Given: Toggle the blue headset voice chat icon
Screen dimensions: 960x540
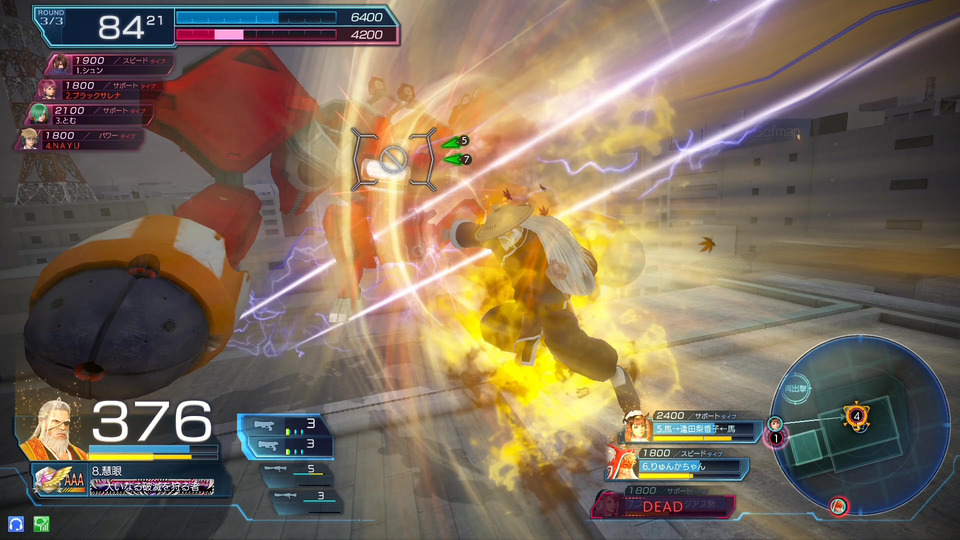Looking at the screenshot, I should pos(15,523).
